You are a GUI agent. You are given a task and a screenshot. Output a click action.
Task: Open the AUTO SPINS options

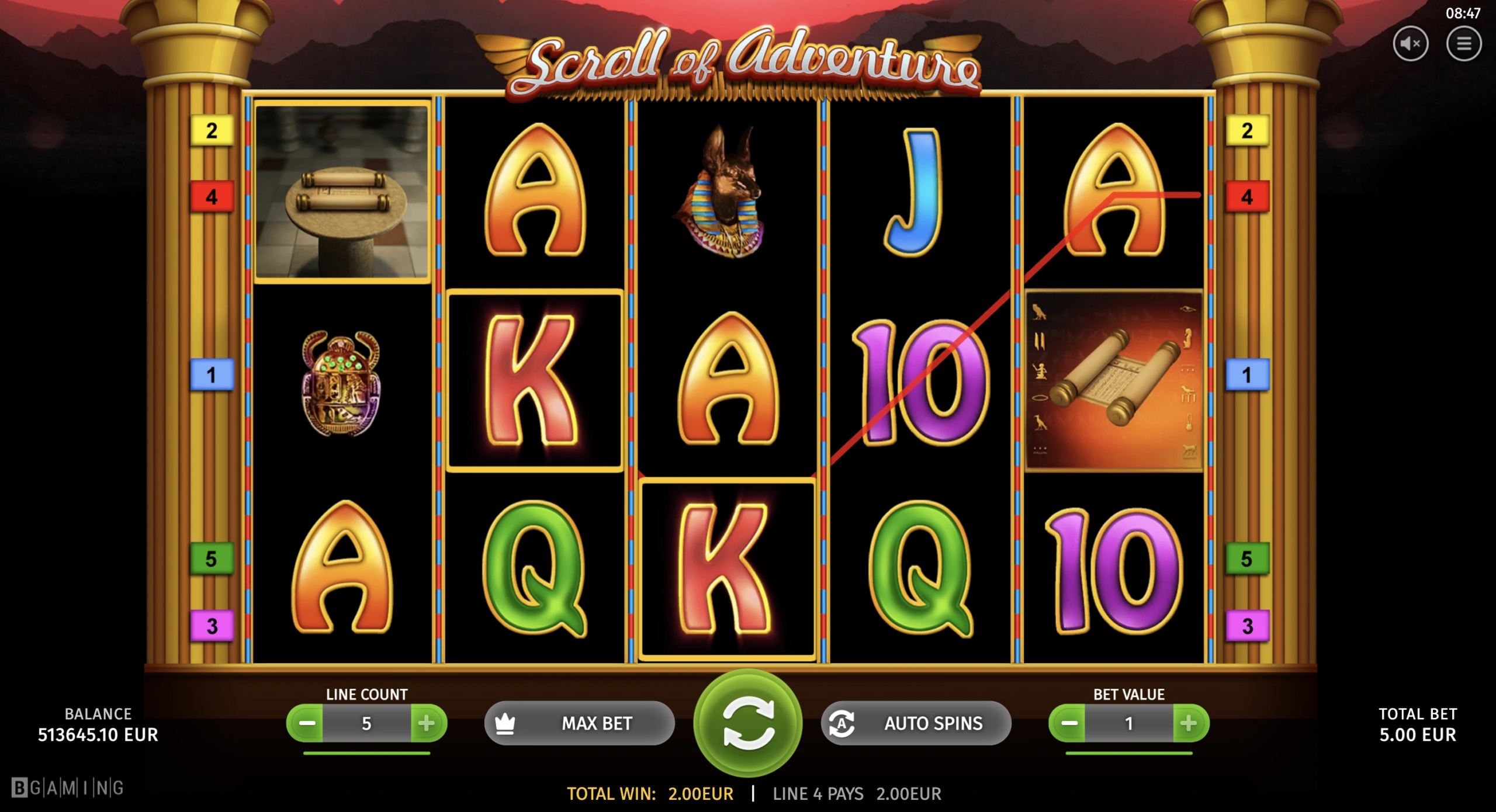tap(916, 723)
